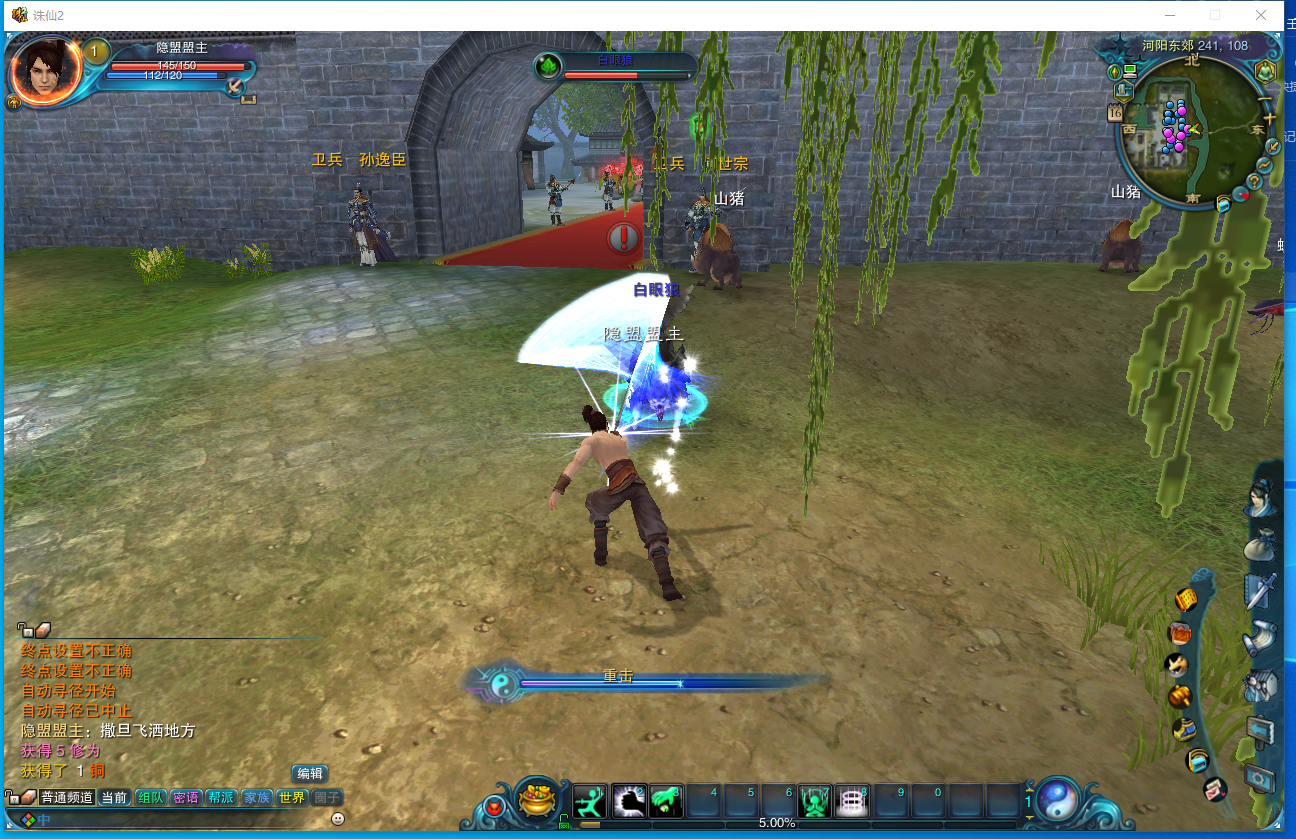Click the 编辑 edit button above chat
Screen dimensions: 1296x839
click(x=310, y=773)
